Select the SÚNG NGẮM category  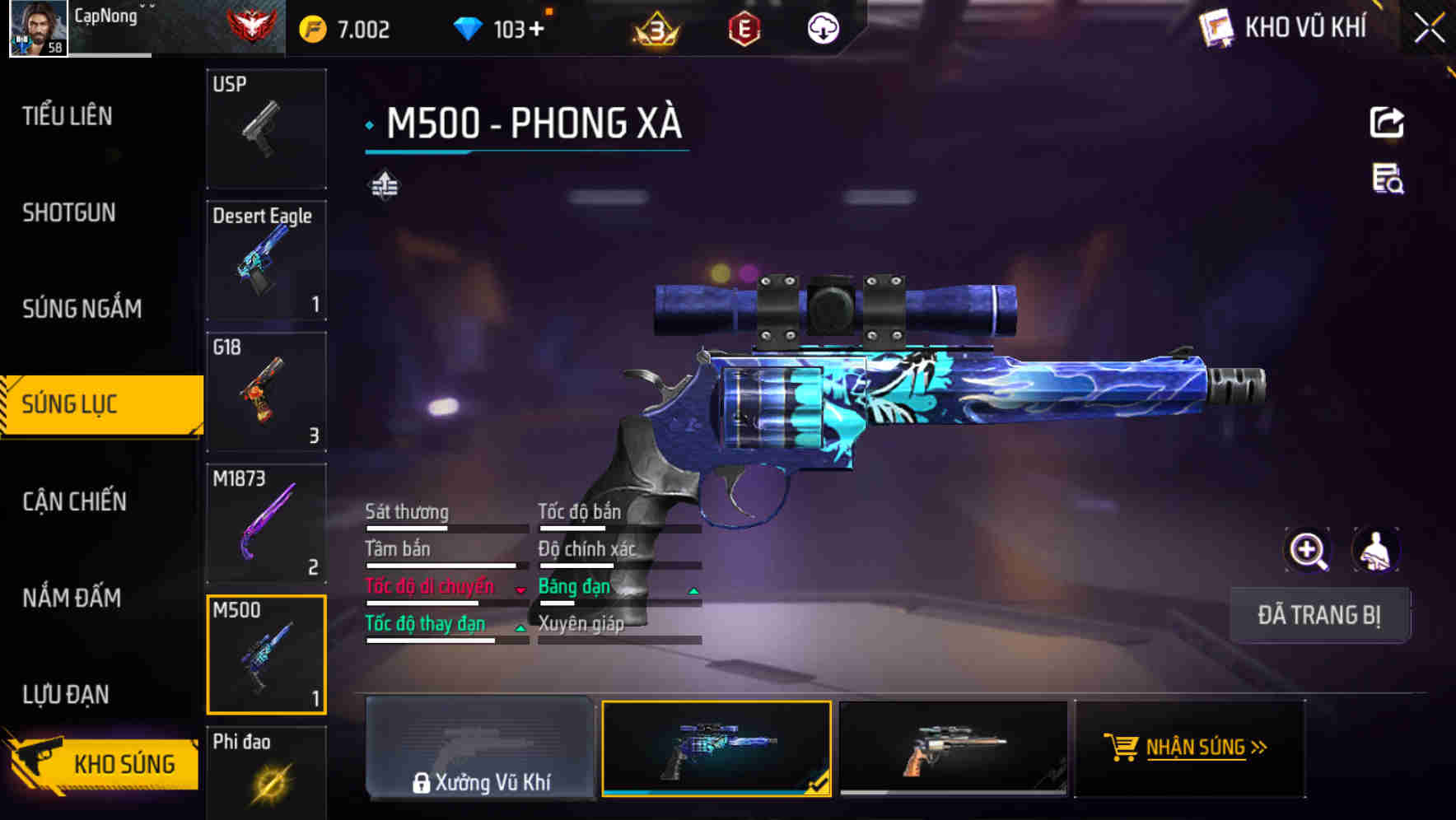pyautogui.click(x=81, y=308)
